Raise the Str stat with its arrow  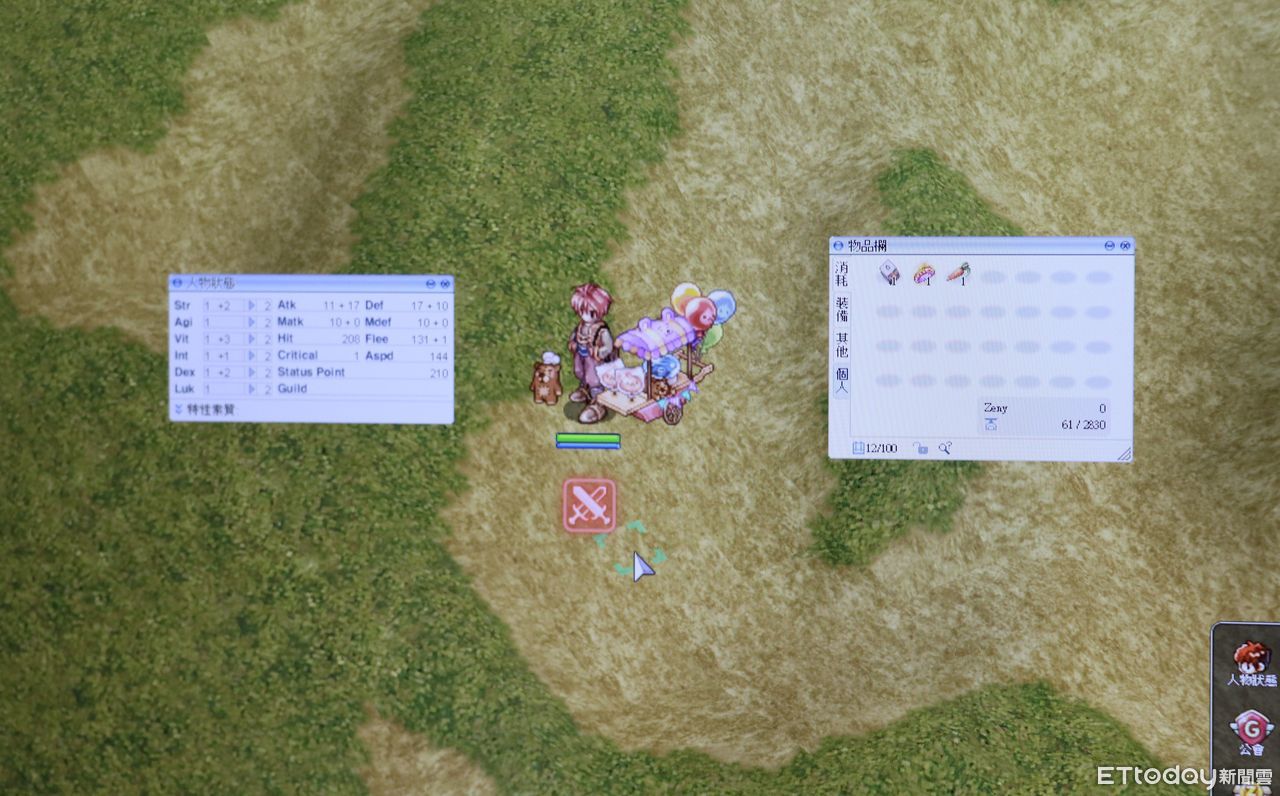click(252, 305)
